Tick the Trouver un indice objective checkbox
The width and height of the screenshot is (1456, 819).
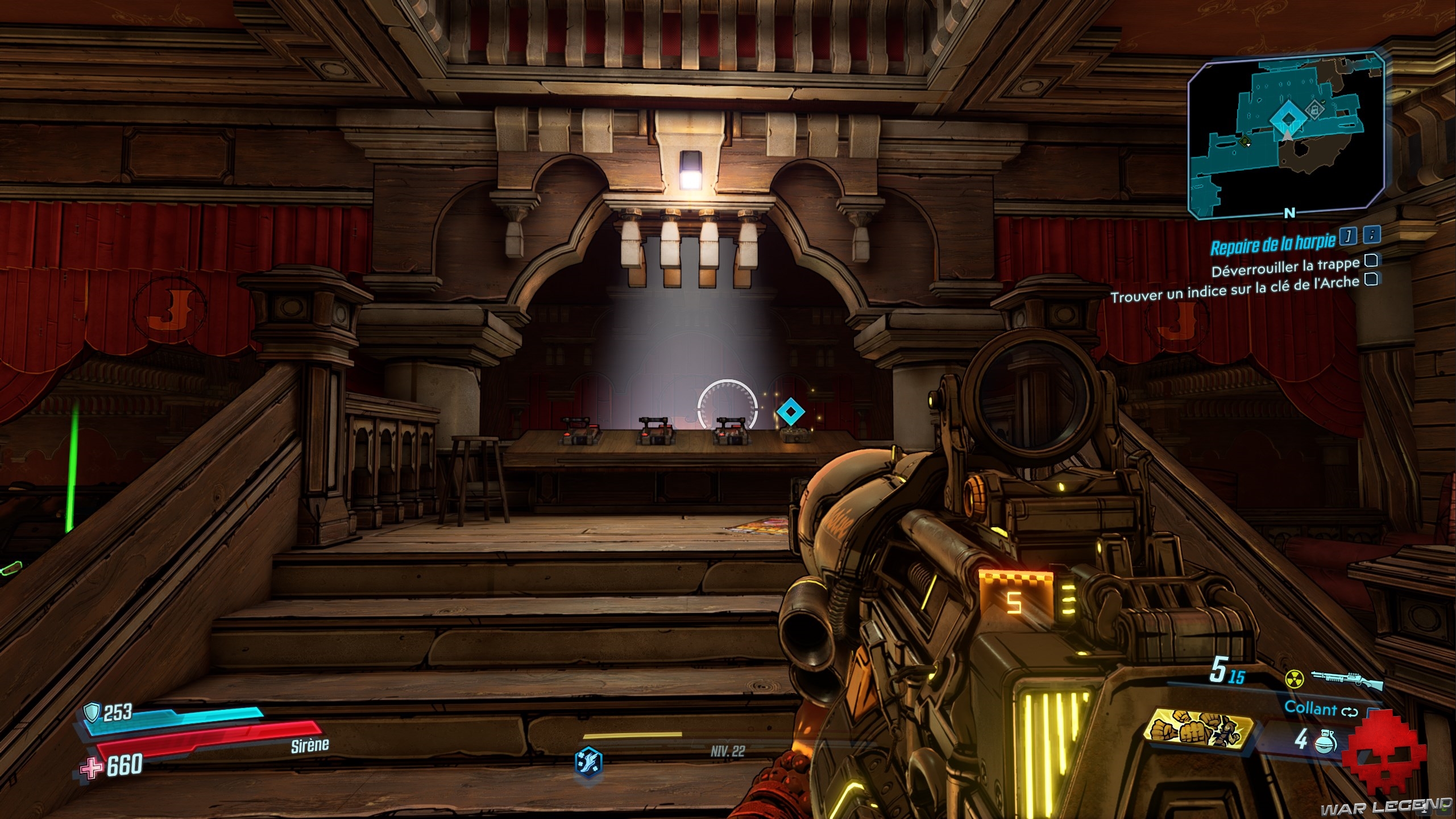click(x=1371, y=279)
